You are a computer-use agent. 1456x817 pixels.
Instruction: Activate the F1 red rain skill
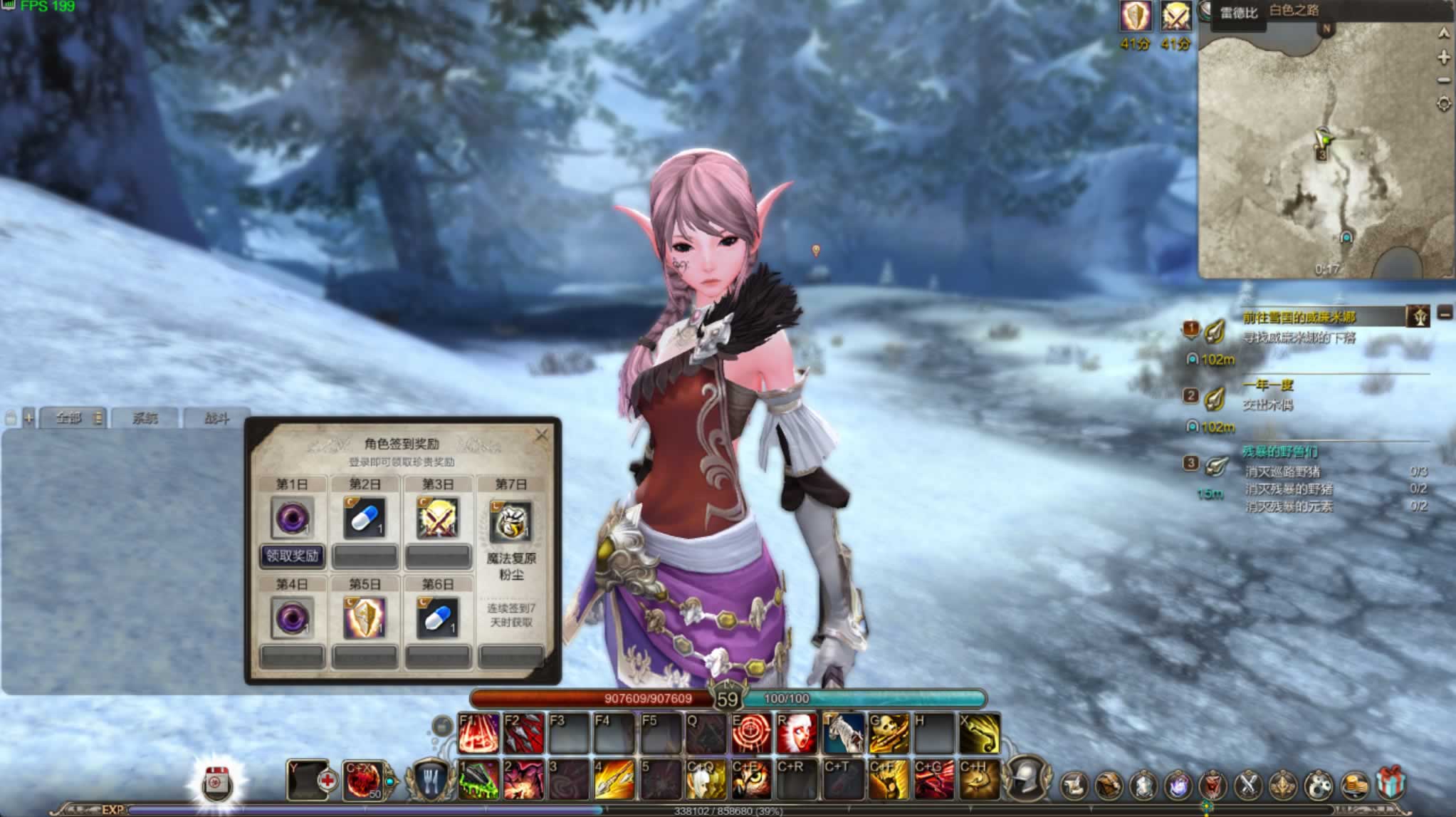(478, 734)
